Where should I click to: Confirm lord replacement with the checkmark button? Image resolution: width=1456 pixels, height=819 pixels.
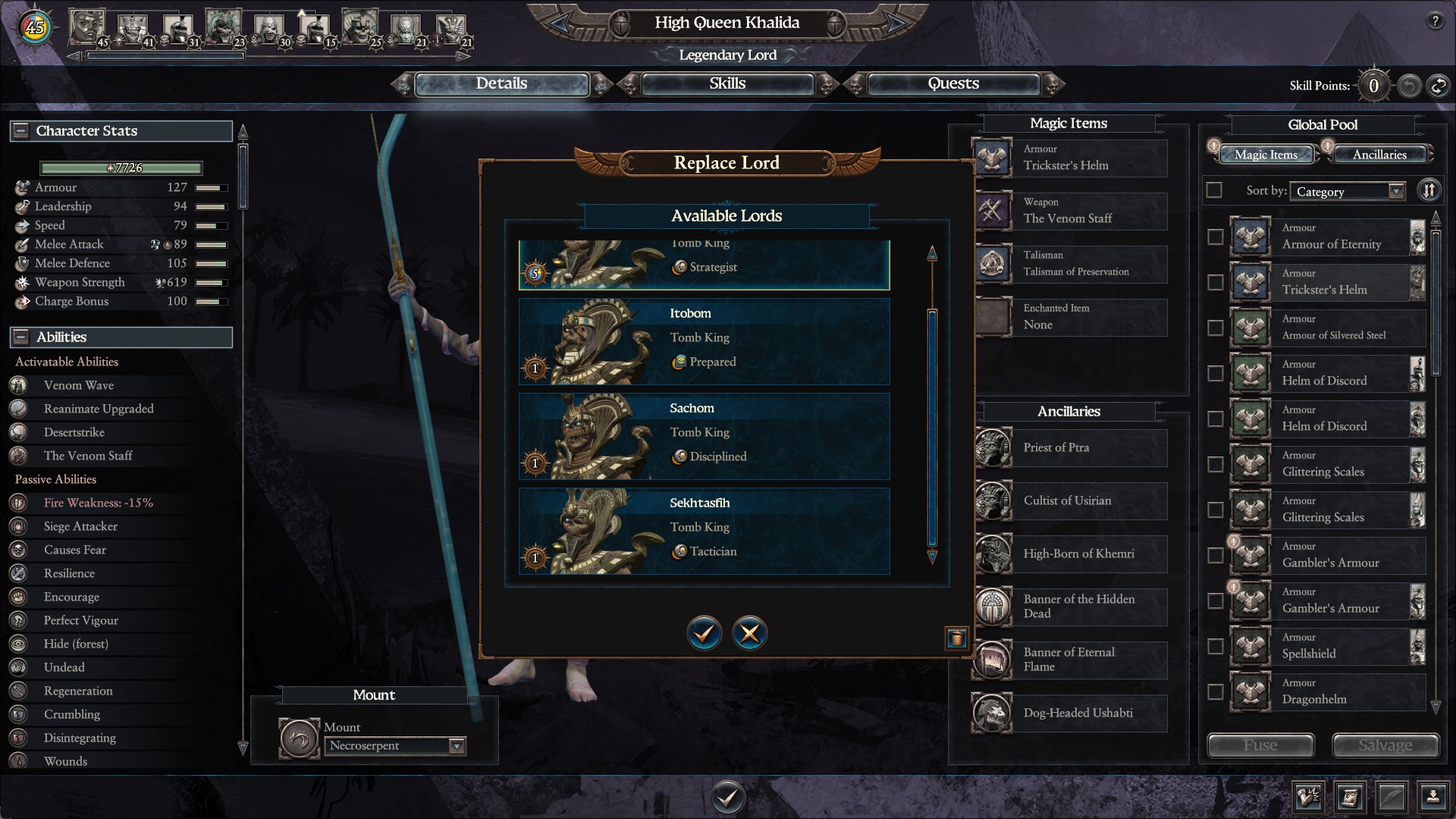coord(703,633)
